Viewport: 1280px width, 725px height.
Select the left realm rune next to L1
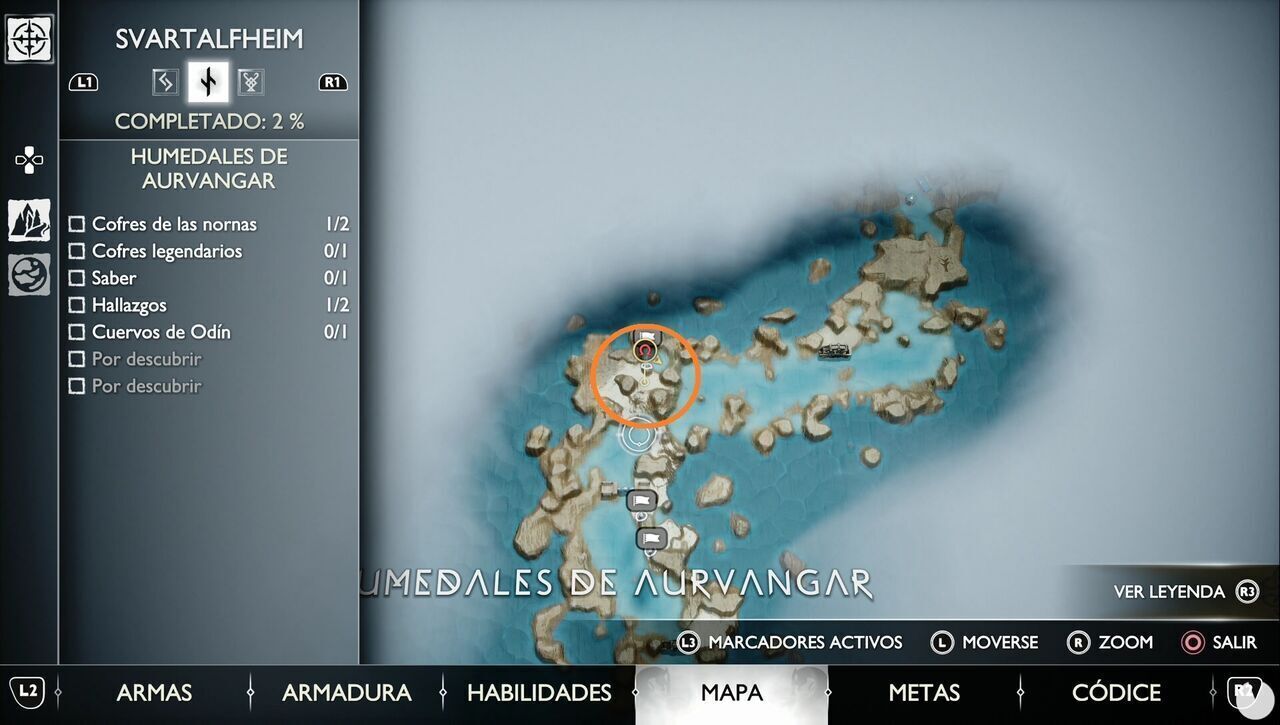click(164, 82)
